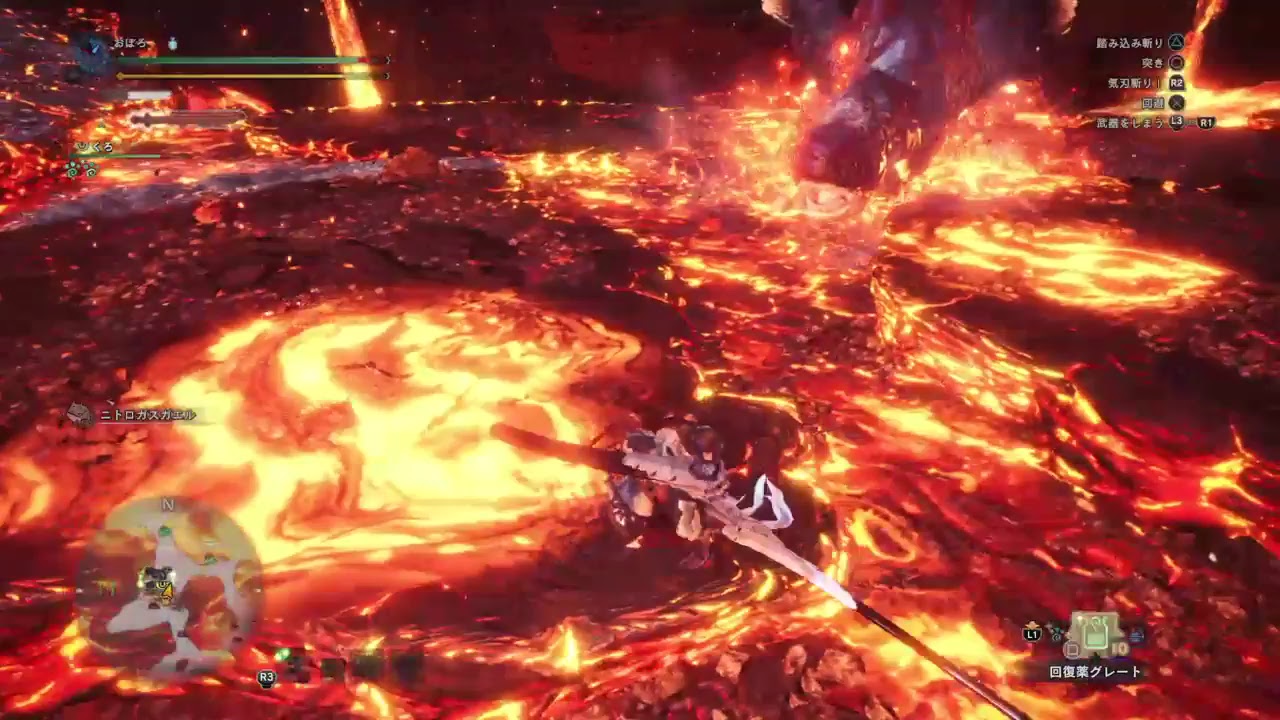Click the L1 item bar shortcut icon
Screen dimensions: 1280x720
pos(1032,635)
